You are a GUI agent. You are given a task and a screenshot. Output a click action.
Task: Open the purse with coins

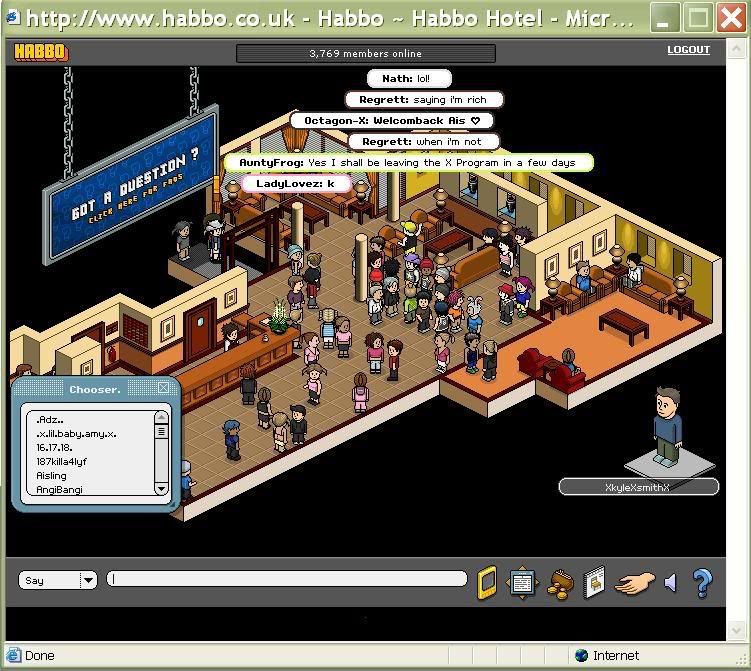(559, 582)
